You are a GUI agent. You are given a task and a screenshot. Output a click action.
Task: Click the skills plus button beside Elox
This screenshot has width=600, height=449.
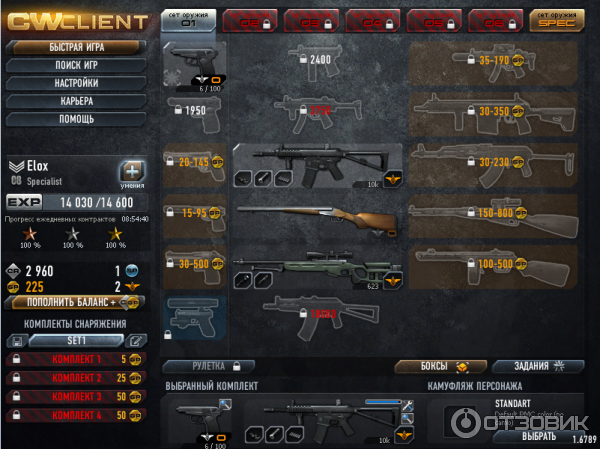tap(132, 171)
